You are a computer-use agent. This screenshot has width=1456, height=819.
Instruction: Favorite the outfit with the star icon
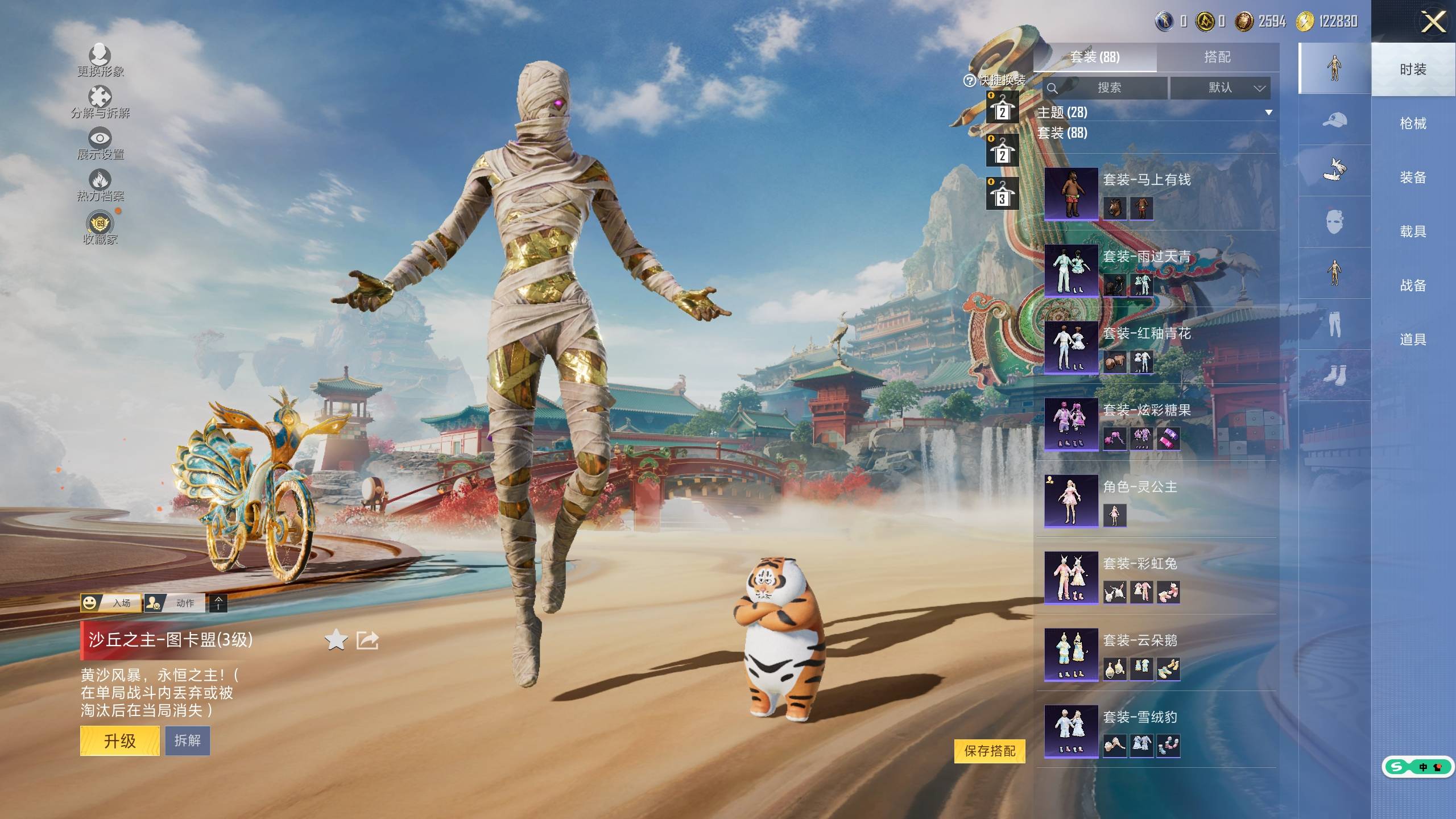pyautogui.click(x=336, y=640)
